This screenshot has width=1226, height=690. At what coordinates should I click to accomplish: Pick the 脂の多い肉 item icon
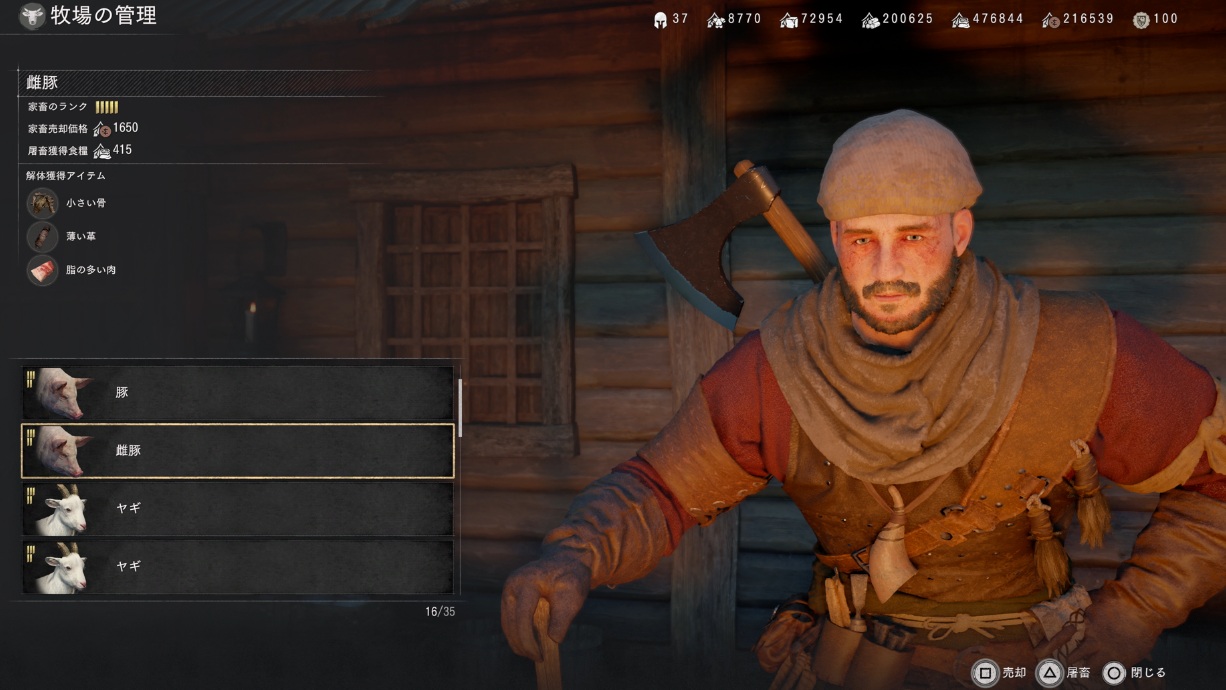coord(43,270)
